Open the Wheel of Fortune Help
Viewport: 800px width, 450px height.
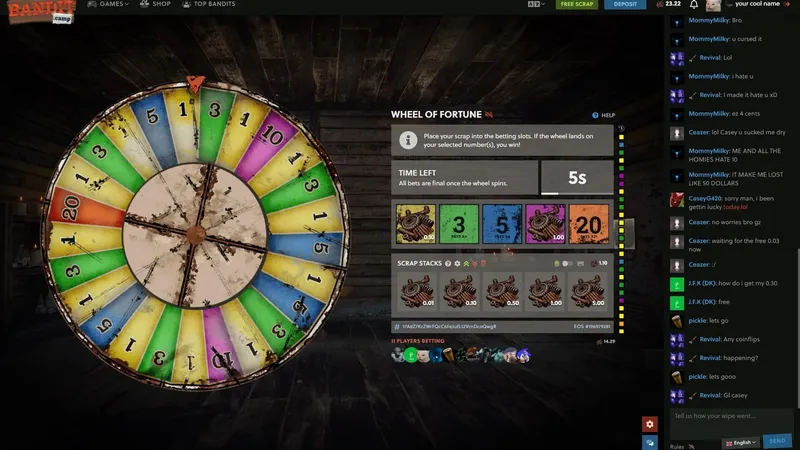[x=604, y=116]
